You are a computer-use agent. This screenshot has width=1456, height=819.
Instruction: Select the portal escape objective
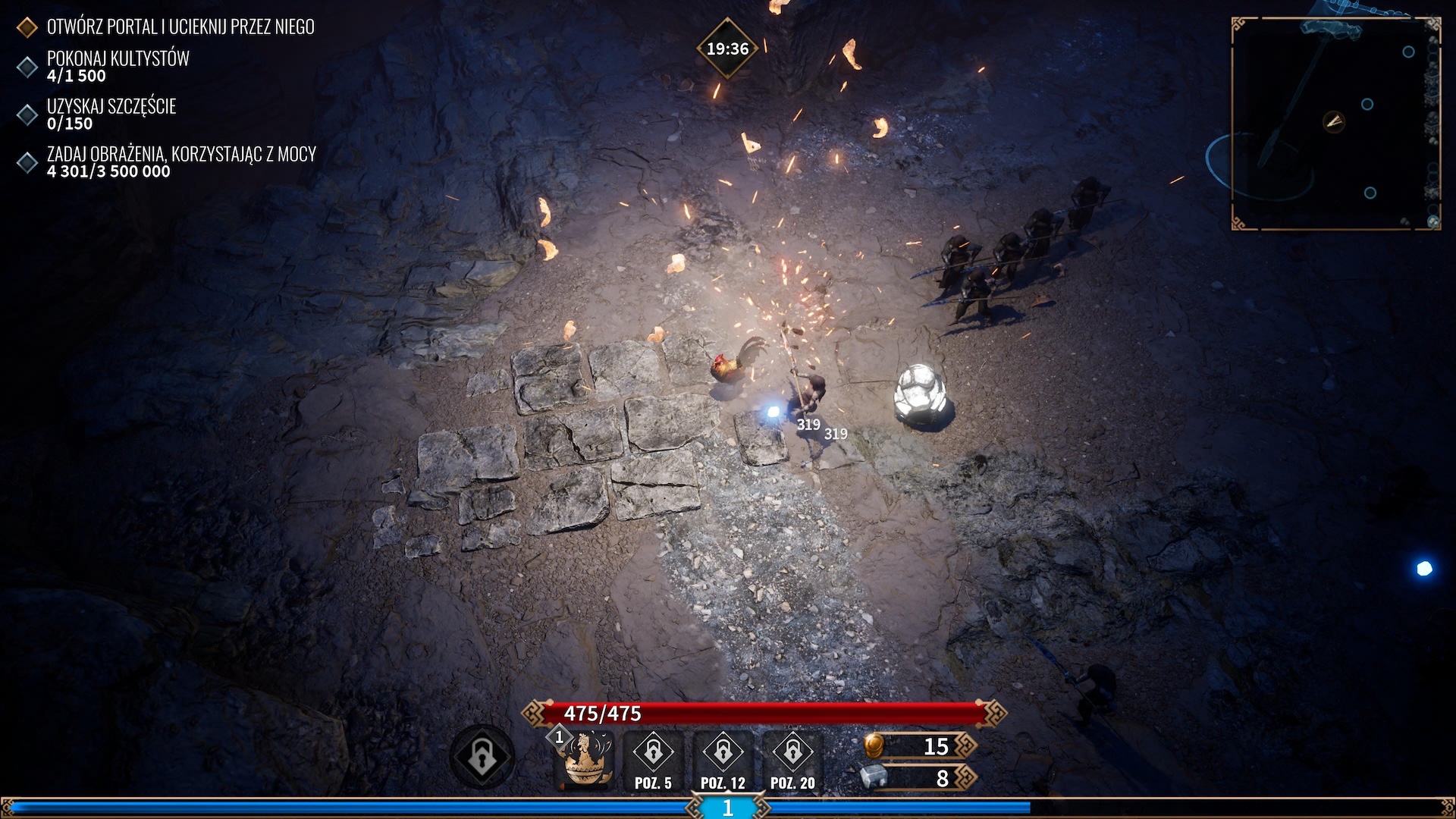[180, 27]
